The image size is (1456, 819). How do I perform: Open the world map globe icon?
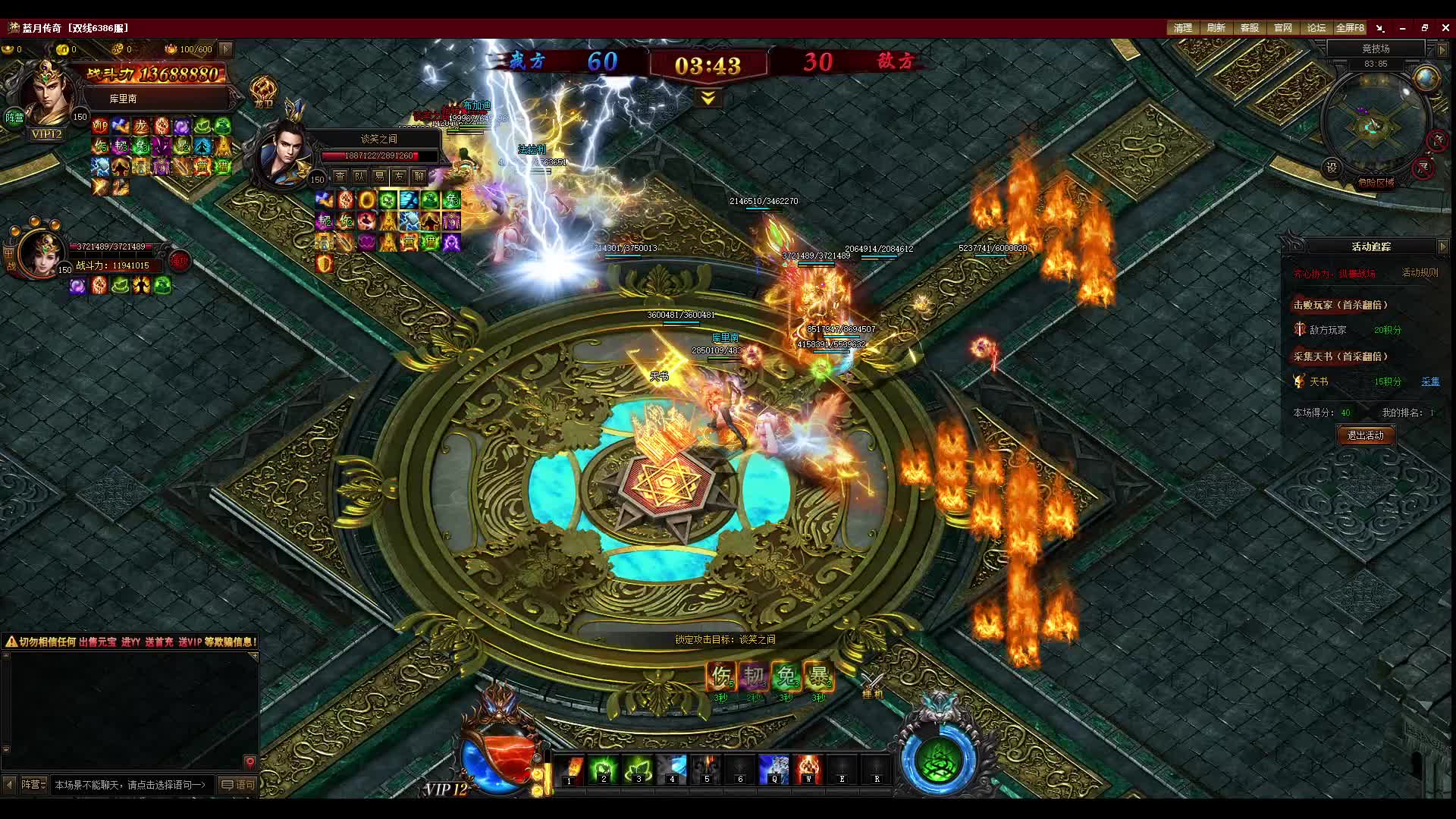(x=1426, y=79)
